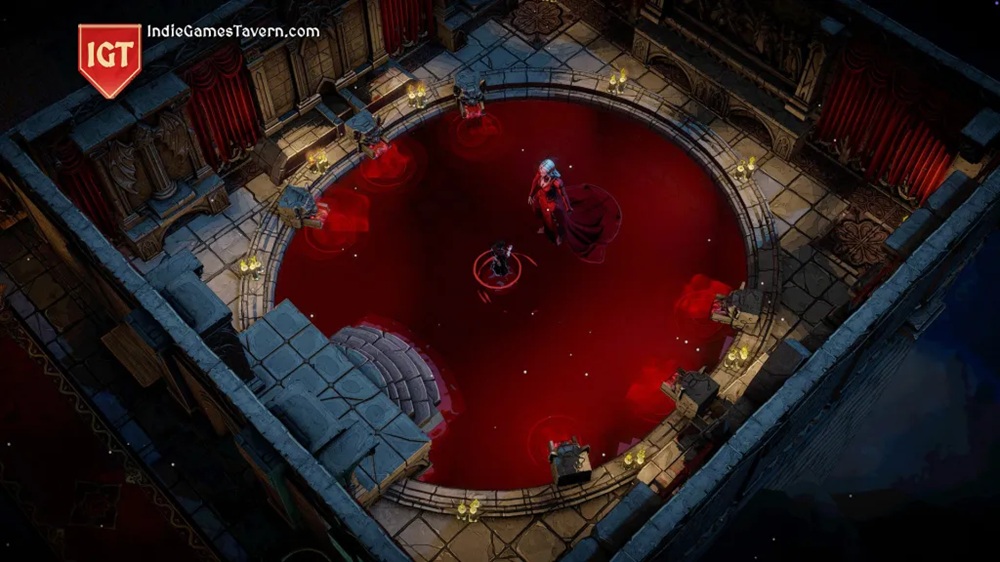The width and height of the screenshot is (1000, 562).
Task: Click the red IGT shield logo
Action: [x=110, y=57]
